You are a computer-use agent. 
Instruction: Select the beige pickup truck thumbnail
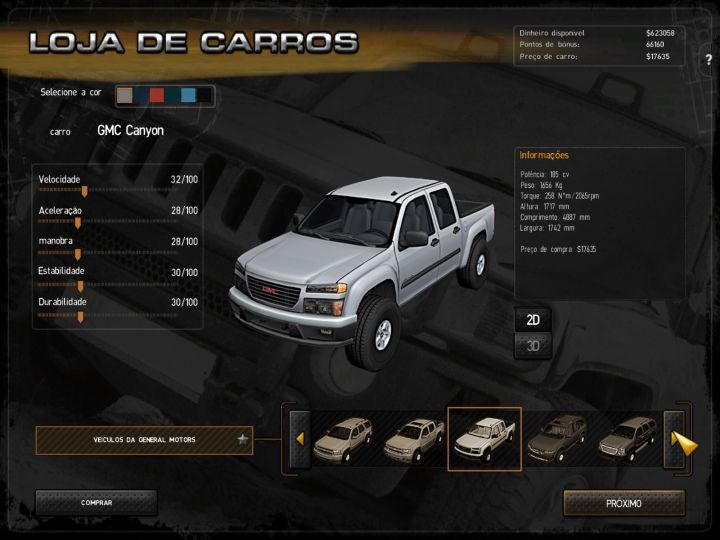pyautogui.click(x=413, y=439)
